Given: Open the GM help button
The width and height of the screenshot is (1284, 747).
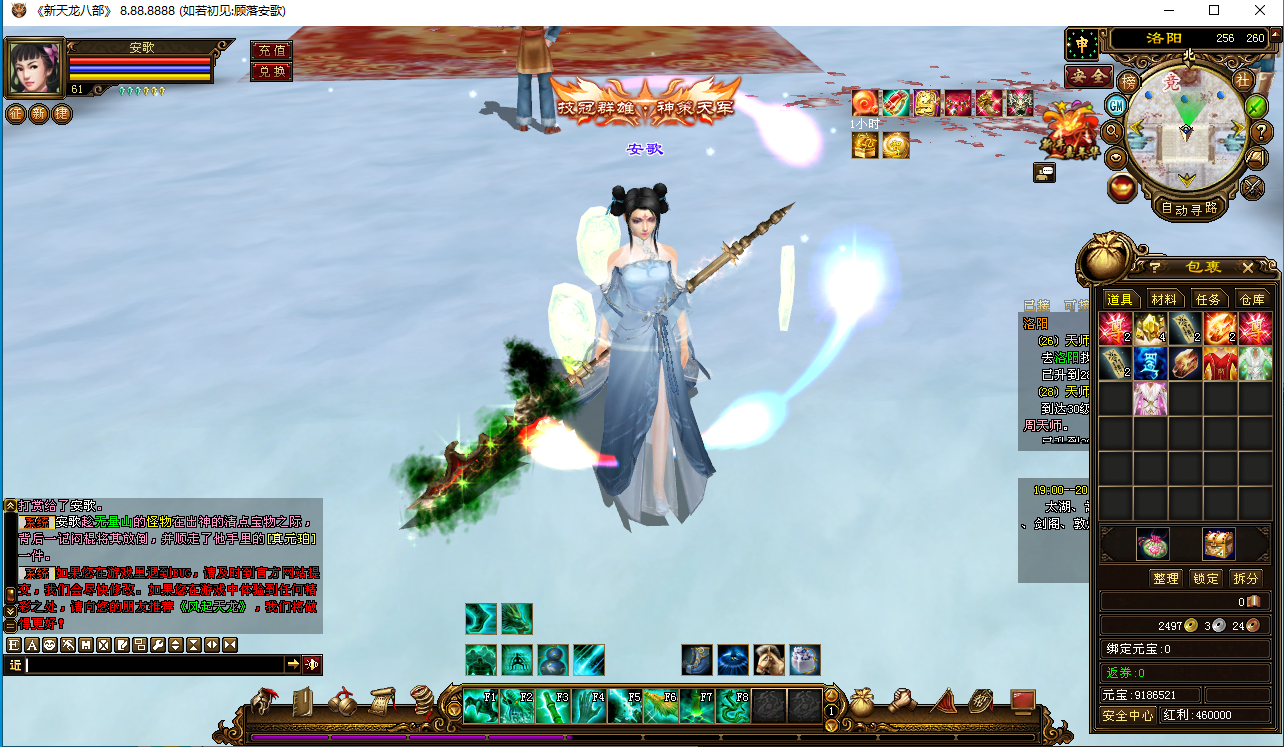Looking at the screenshot, I should tap(1116, 104).
